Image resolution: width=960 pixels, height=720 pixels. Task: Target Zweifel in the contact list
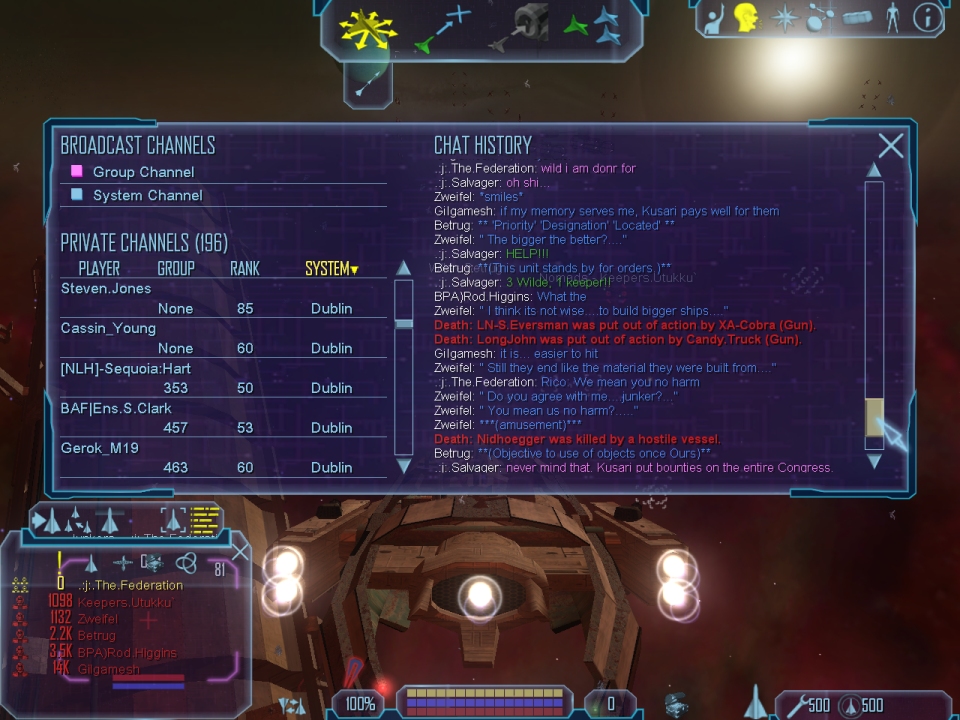97,619
